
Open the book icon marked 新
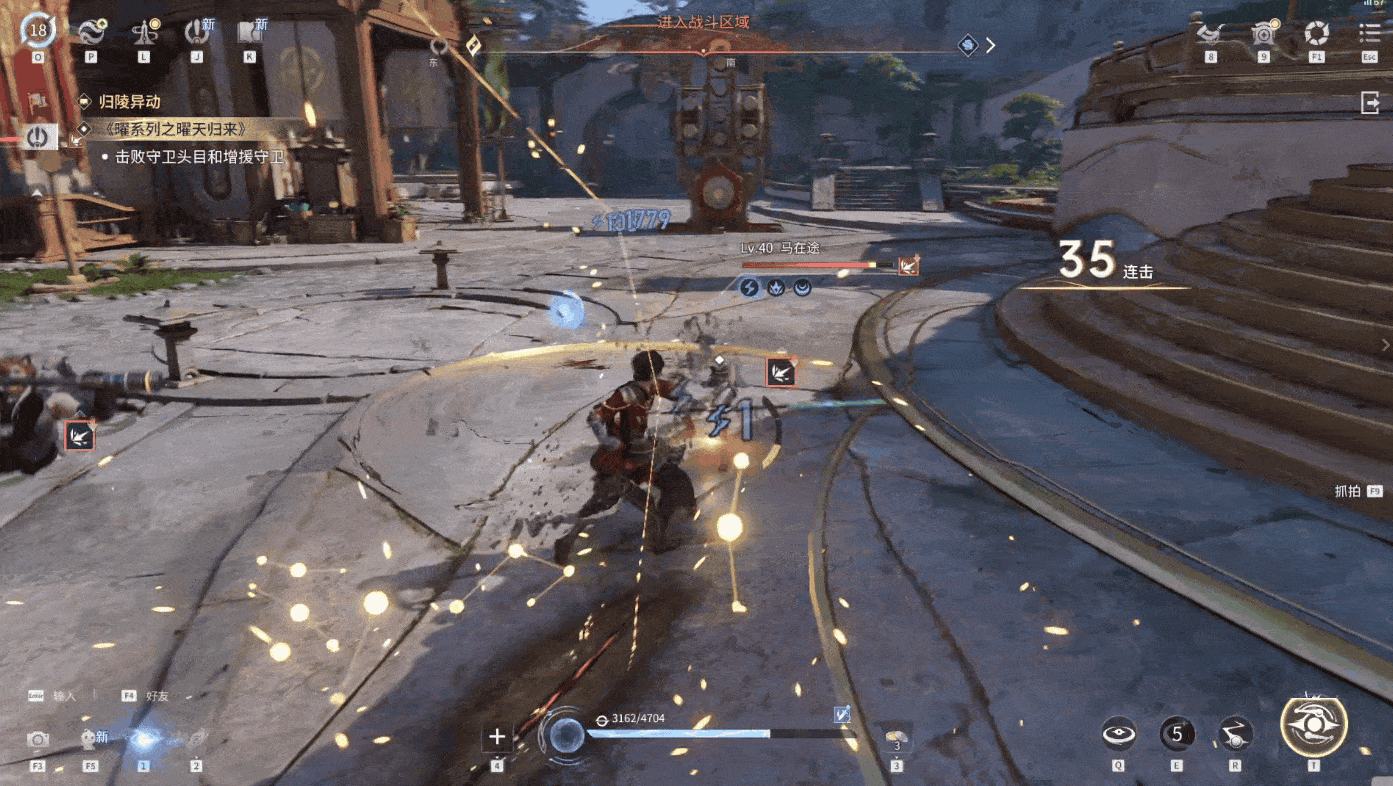(x=250, y=32)
